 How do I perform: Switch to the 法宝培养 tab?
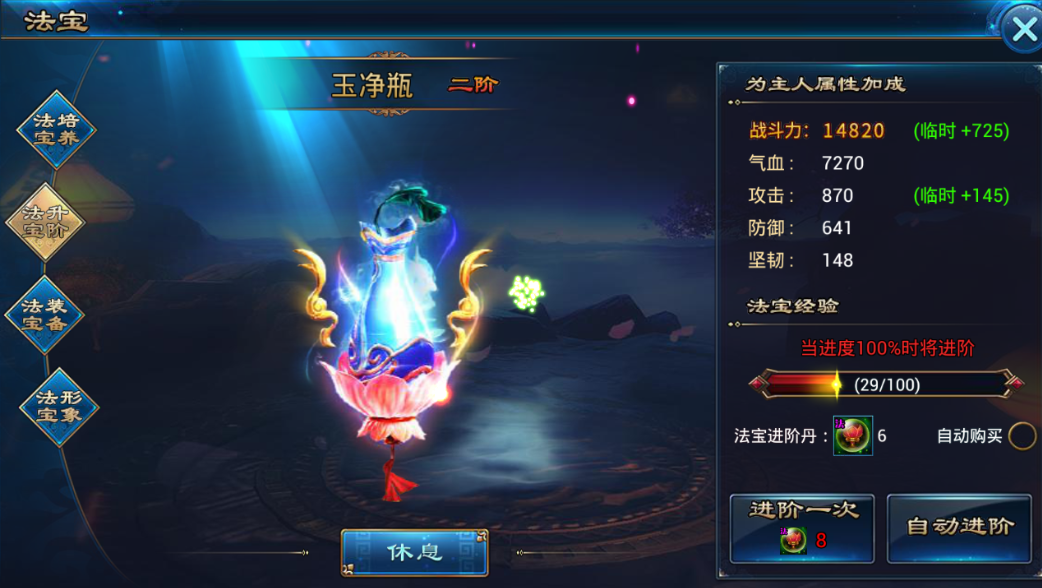(57, 130)
